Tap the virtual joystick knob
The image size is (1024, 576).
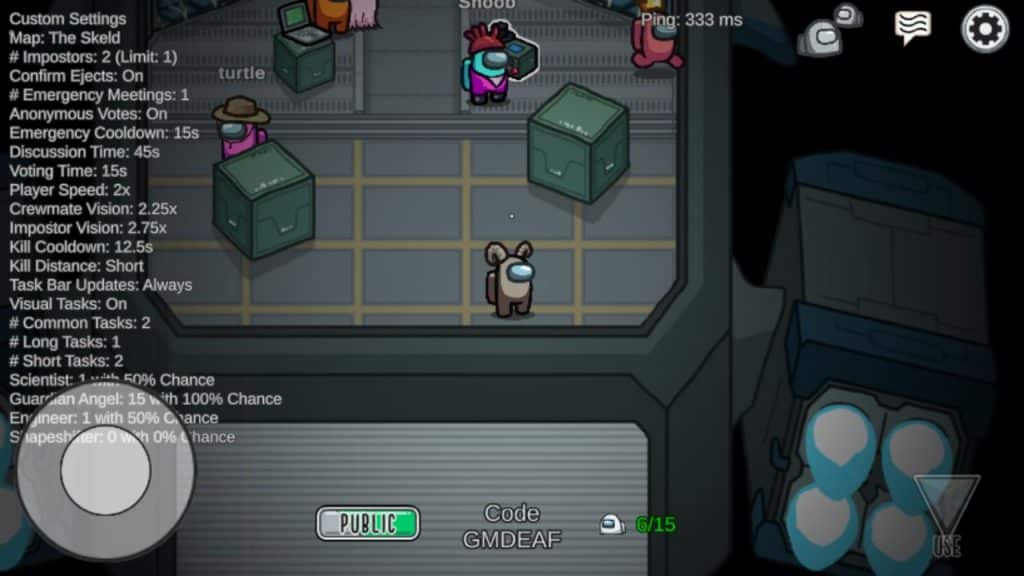click(x=105, y=471)
